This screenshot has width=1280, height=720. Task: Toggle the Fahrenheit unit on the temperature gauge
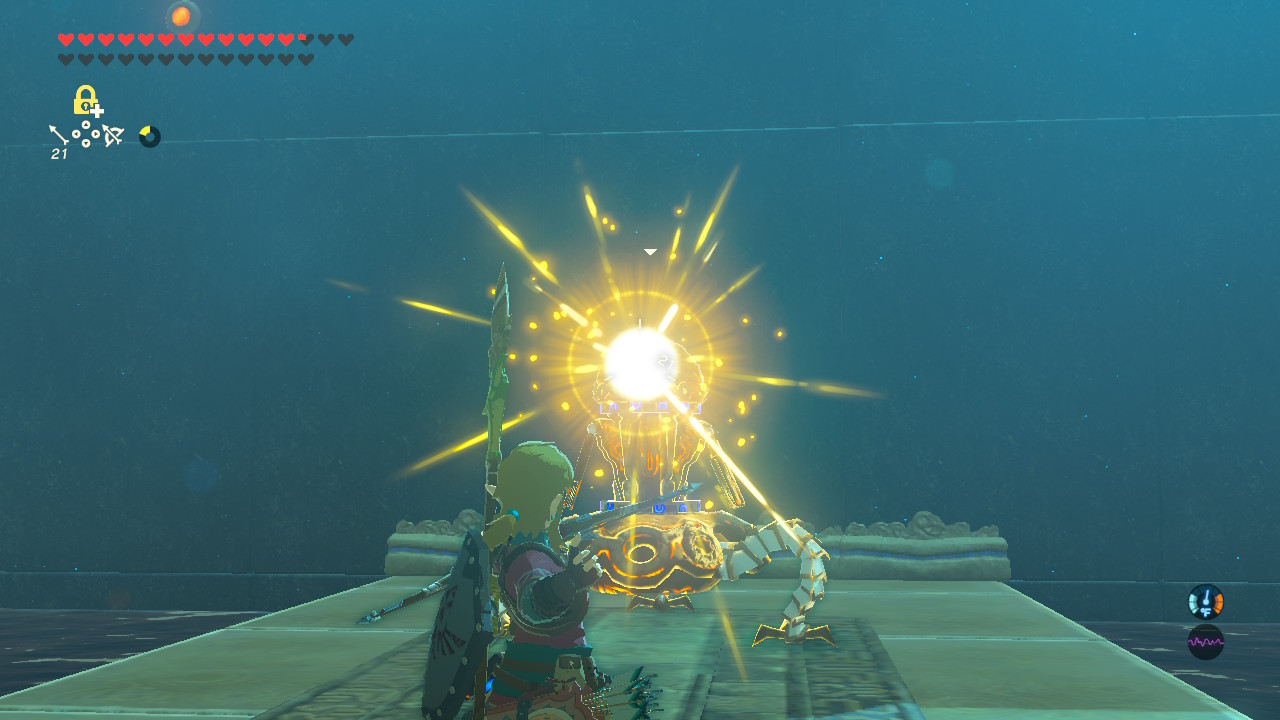[1206, 612]
